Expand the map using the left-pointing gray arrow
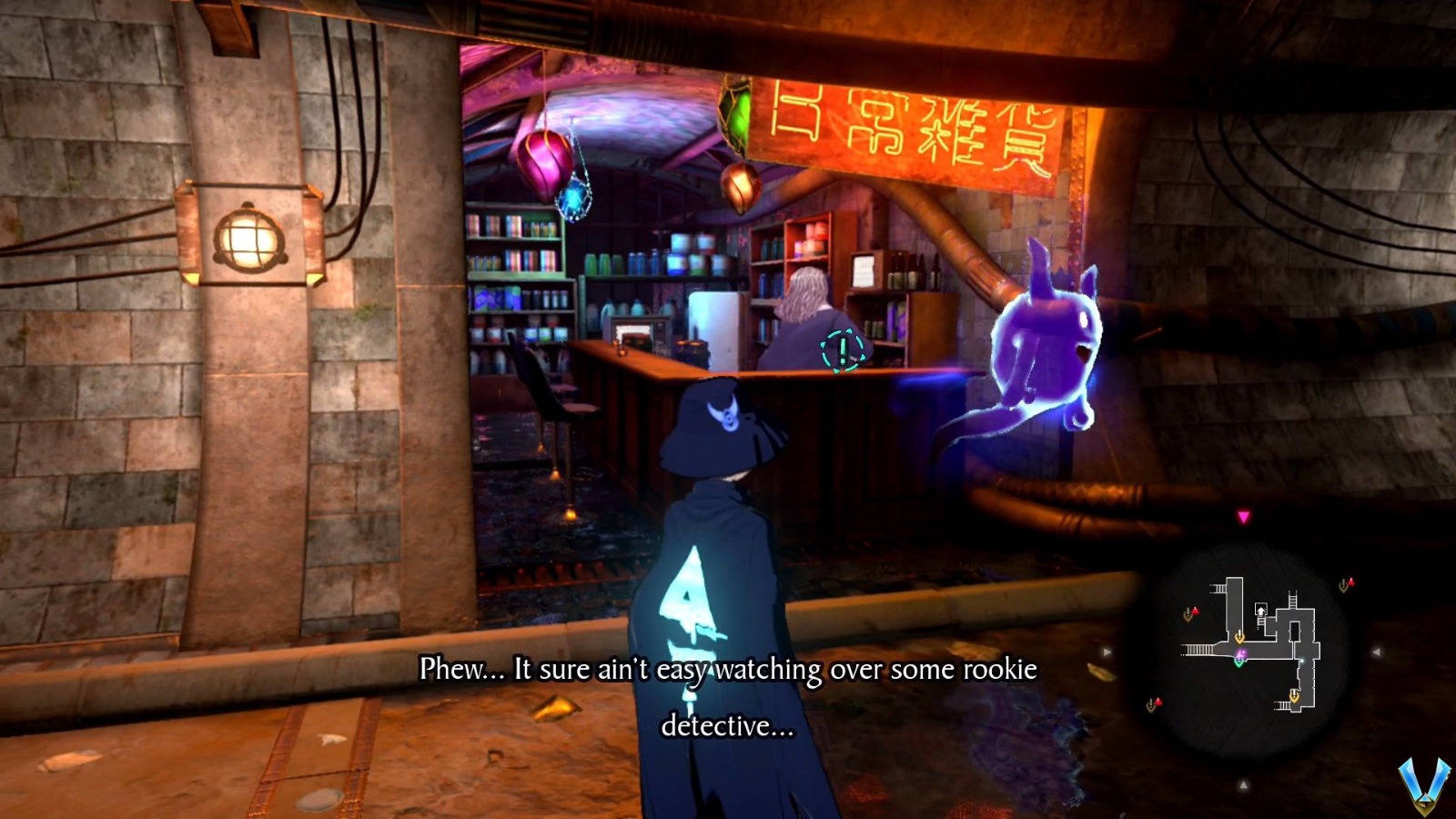The height and width of the screenshot is (819, 1456). (1376, 652)
